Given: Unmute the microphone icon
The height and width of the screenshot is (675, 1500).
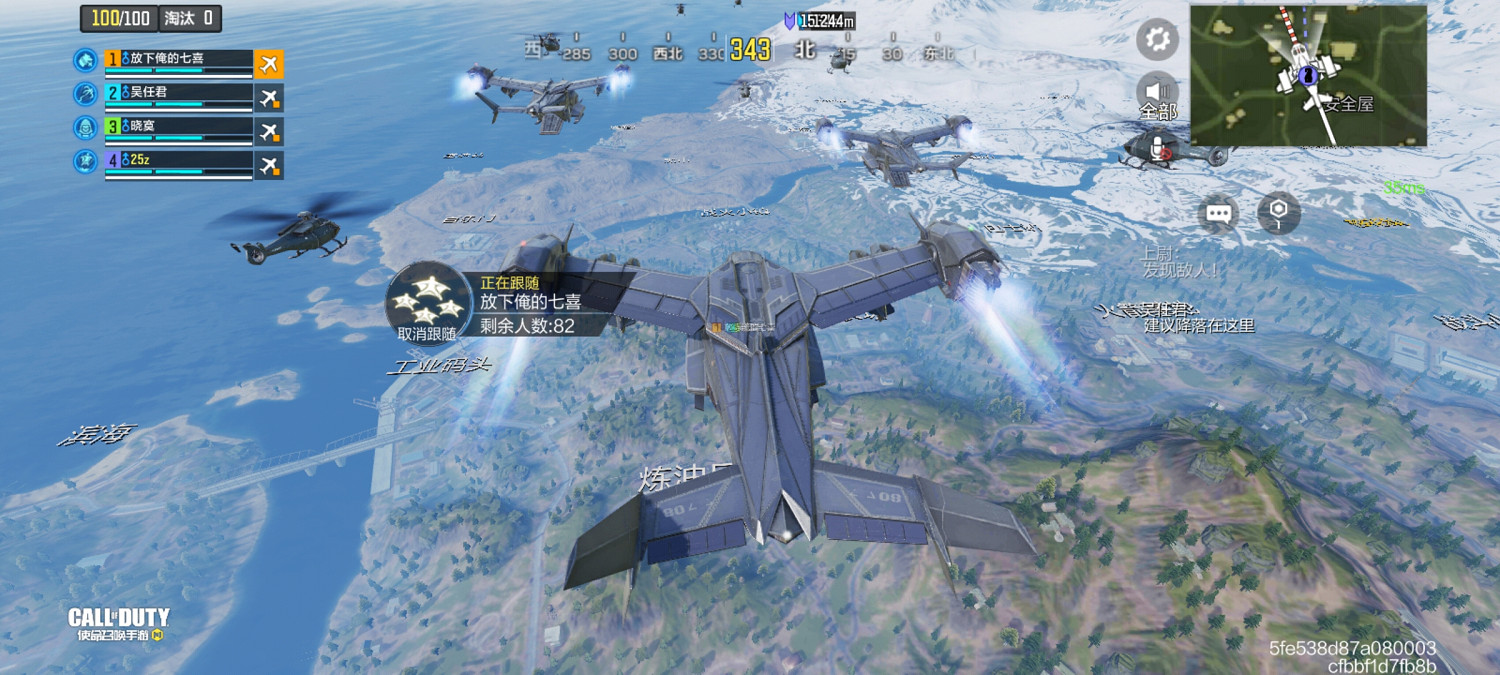Looking at the screenshot, I should coord(1160,149).
